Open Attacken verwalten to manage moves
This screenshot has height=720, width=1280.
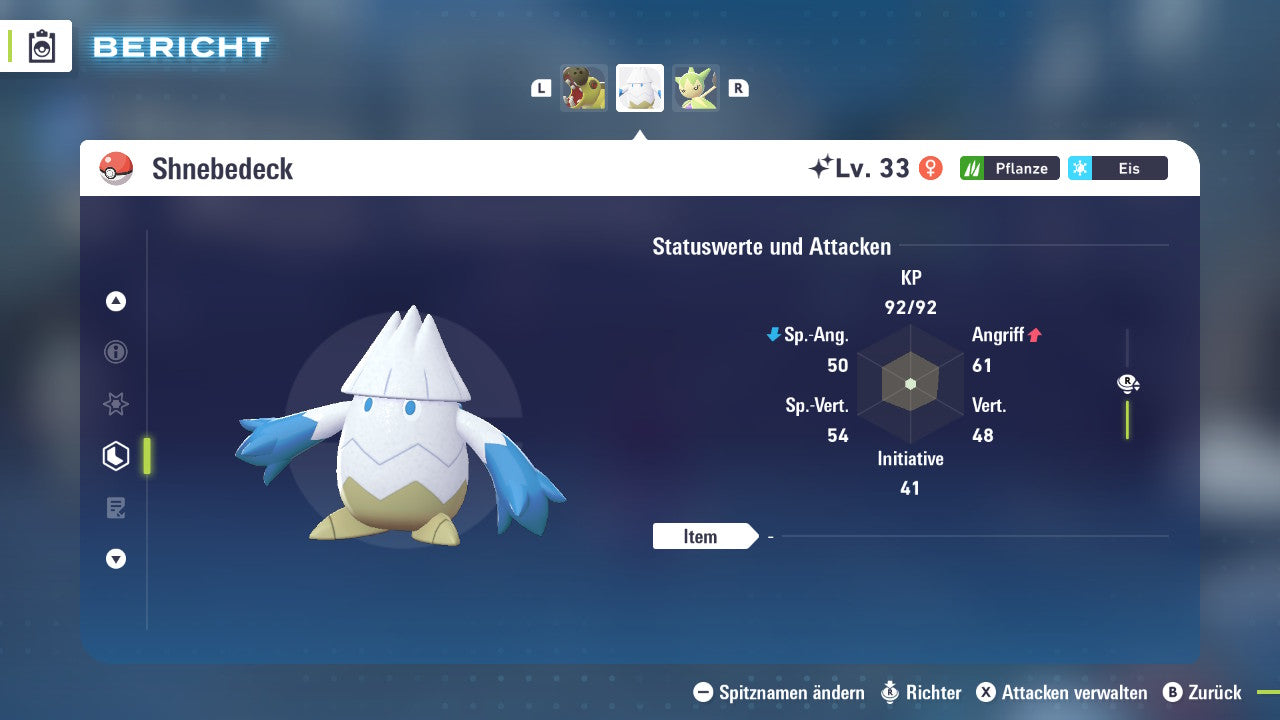[1061, 692]
